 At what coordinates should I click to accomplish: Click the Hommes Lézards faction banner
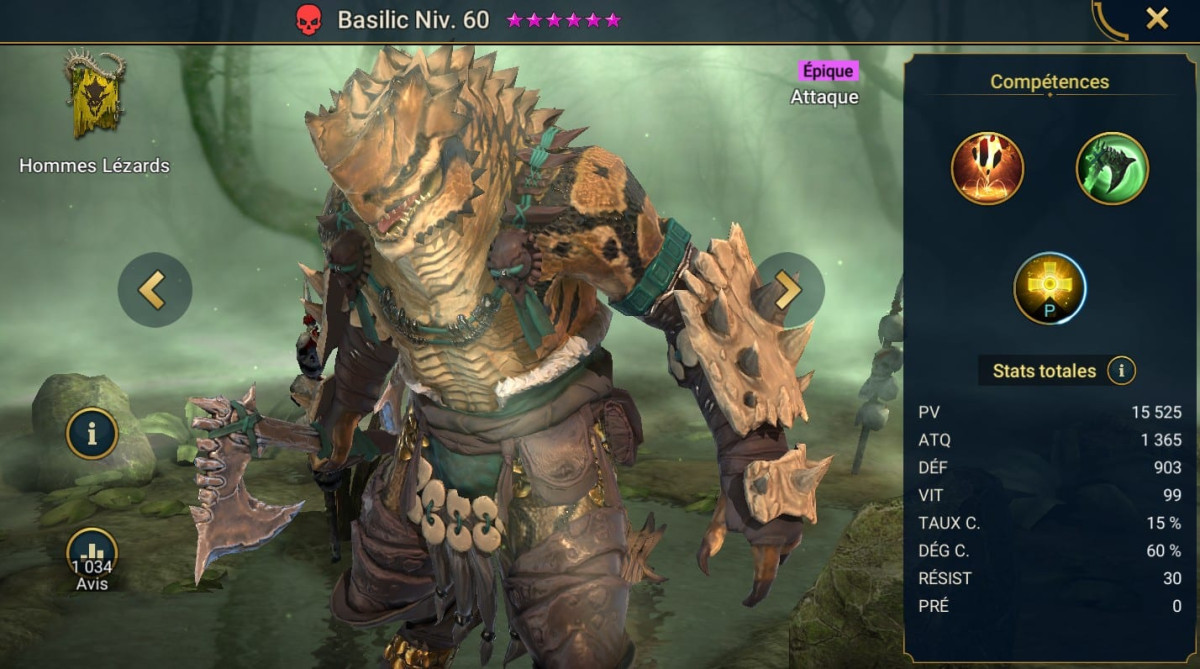coord(95,96)
